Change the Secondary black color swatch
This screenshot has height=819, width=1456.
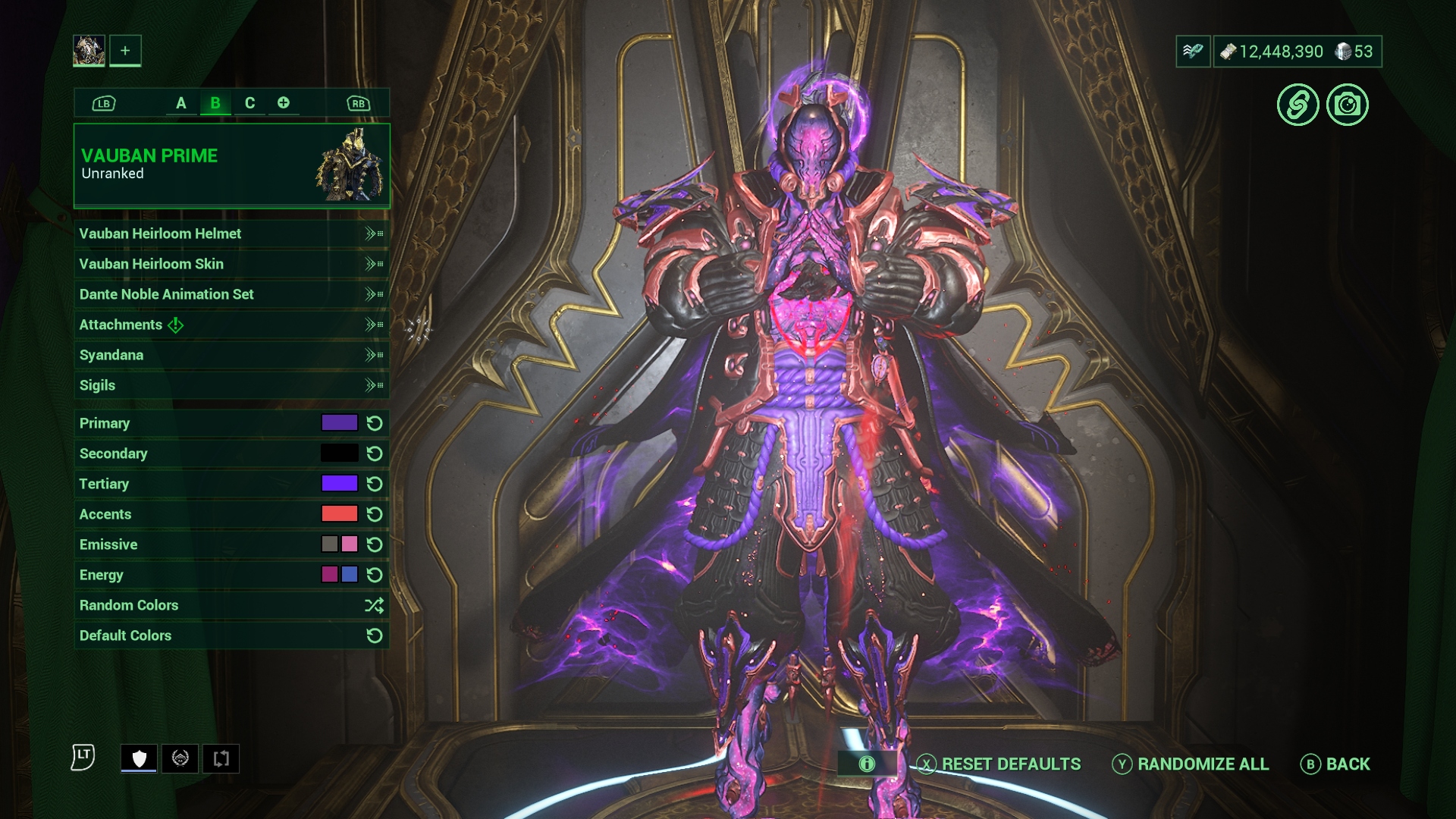pyautogui.click(x=339, y=453)
